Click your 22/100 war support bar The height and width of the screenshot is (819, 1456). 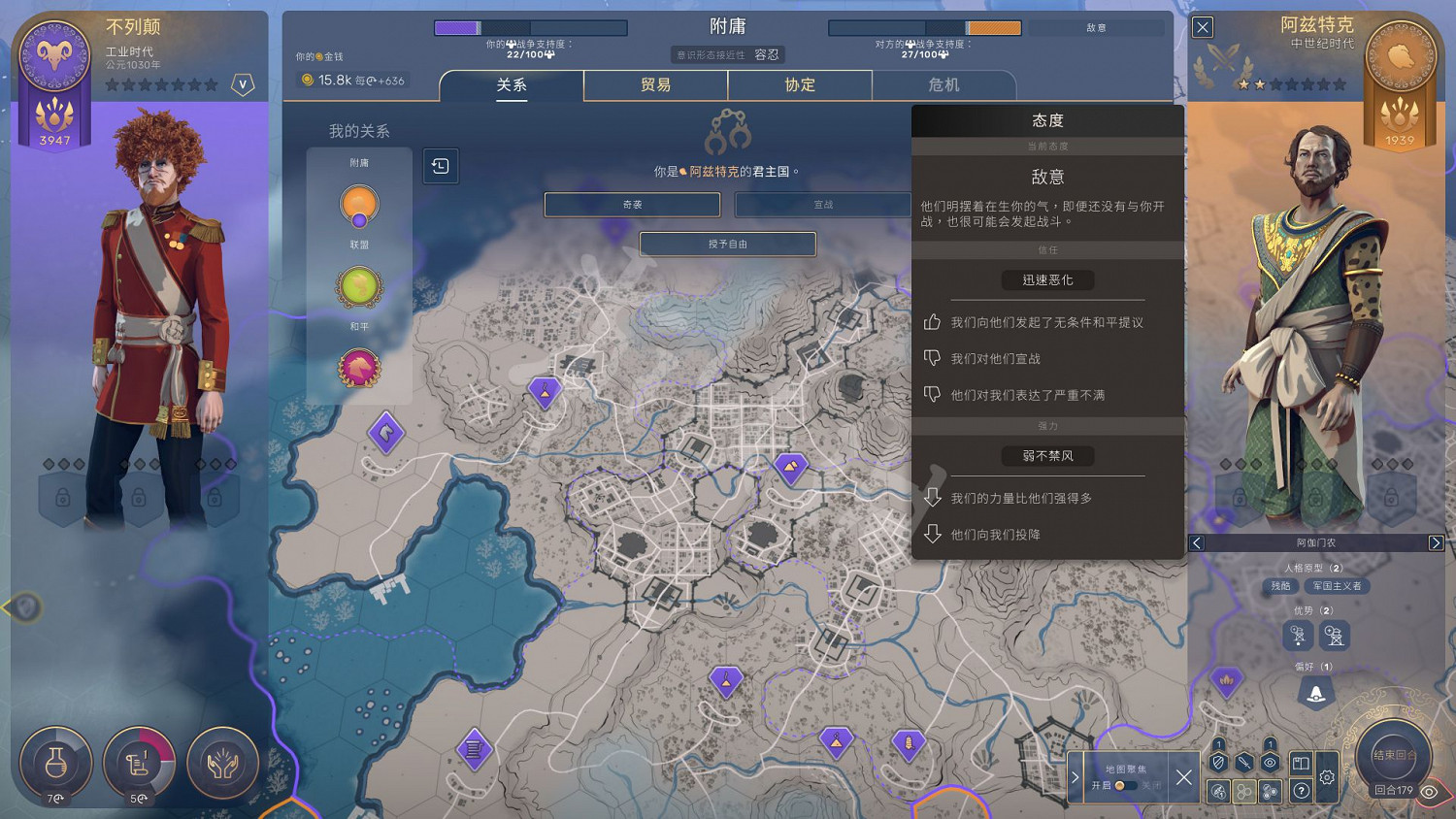point(530,28)
